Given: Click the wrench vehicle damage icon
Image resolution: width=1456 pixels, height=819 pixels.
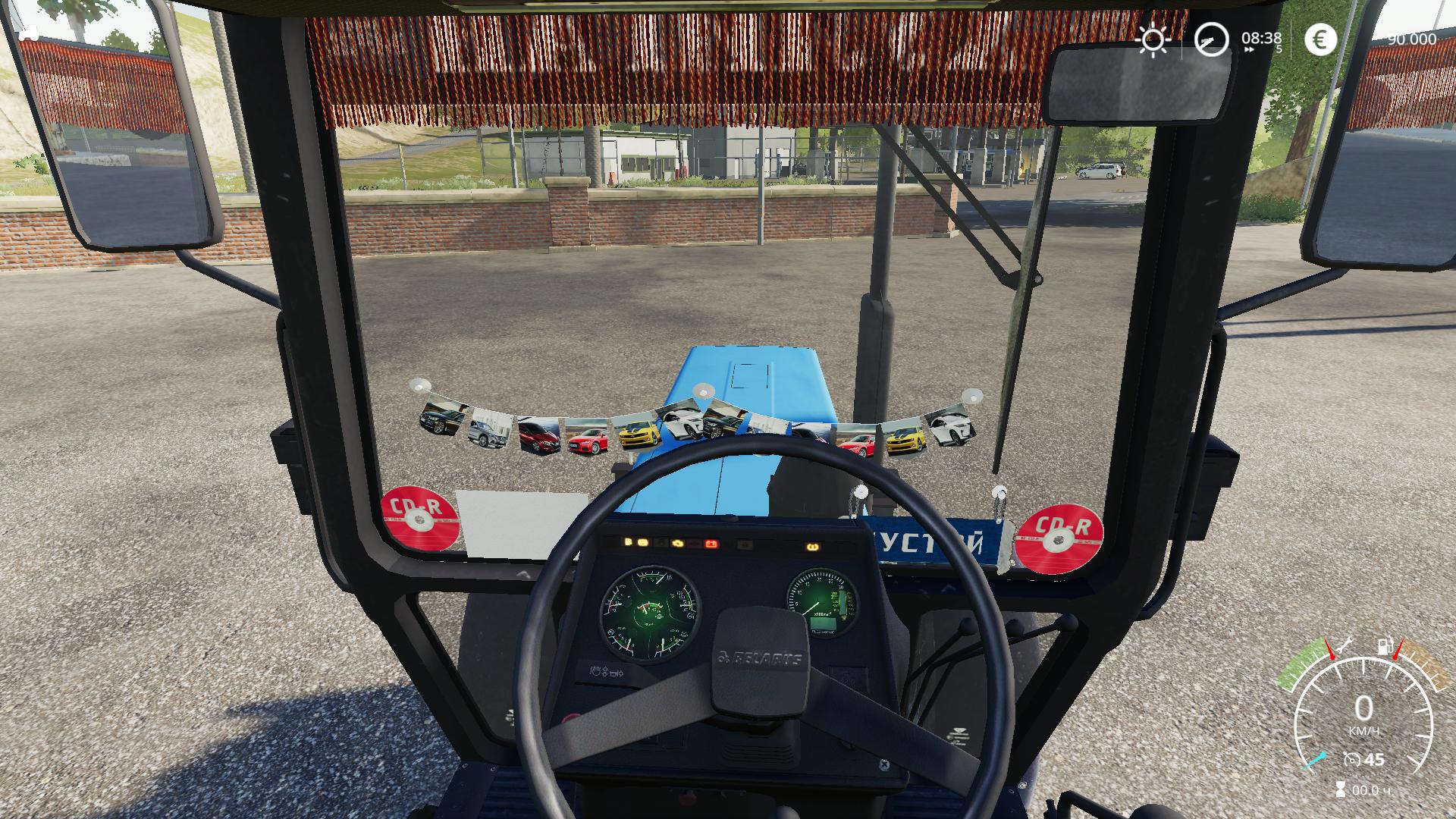Looking at the screenshot, I should tap(1345, 646).
